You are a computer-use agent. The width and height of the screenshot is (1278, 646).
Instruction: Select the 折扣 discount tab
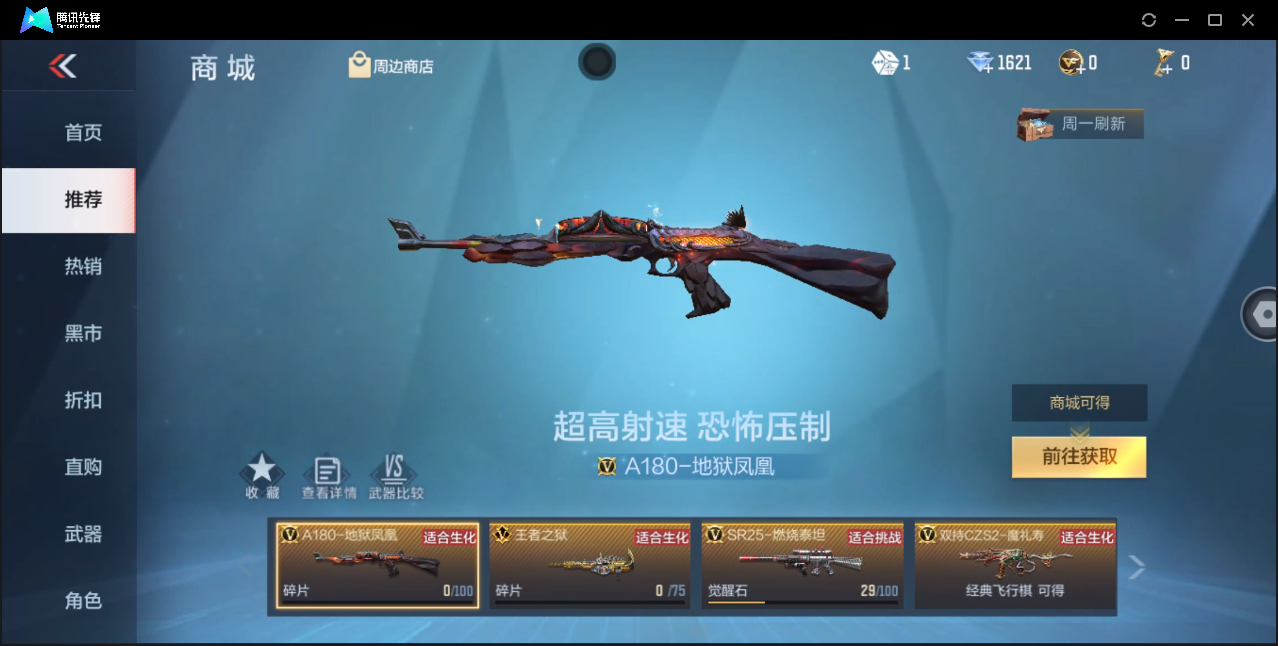pos(83,400)
